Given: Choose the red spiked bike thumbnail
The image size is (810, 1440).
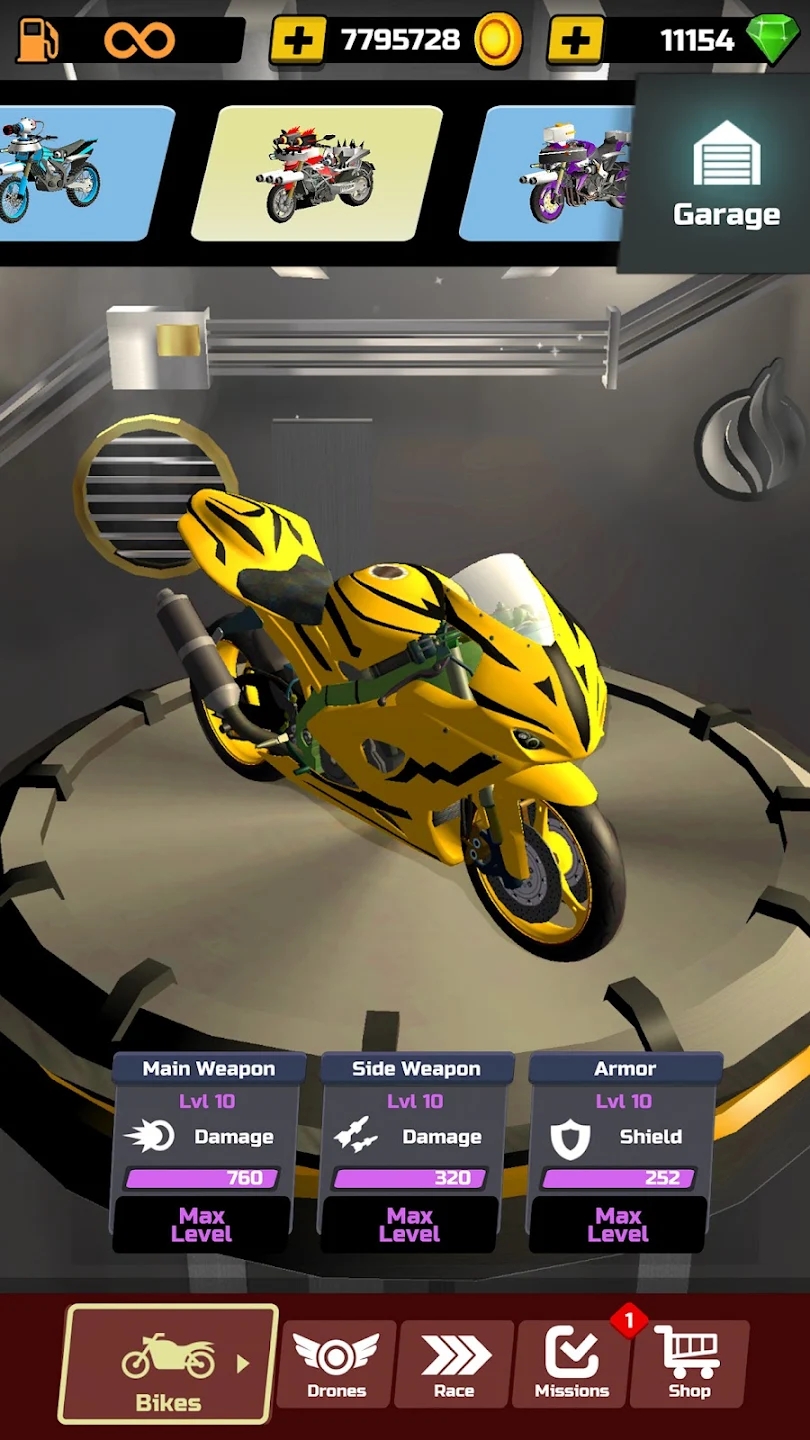Looking at the screenshot, I should (x=318, y=172).
